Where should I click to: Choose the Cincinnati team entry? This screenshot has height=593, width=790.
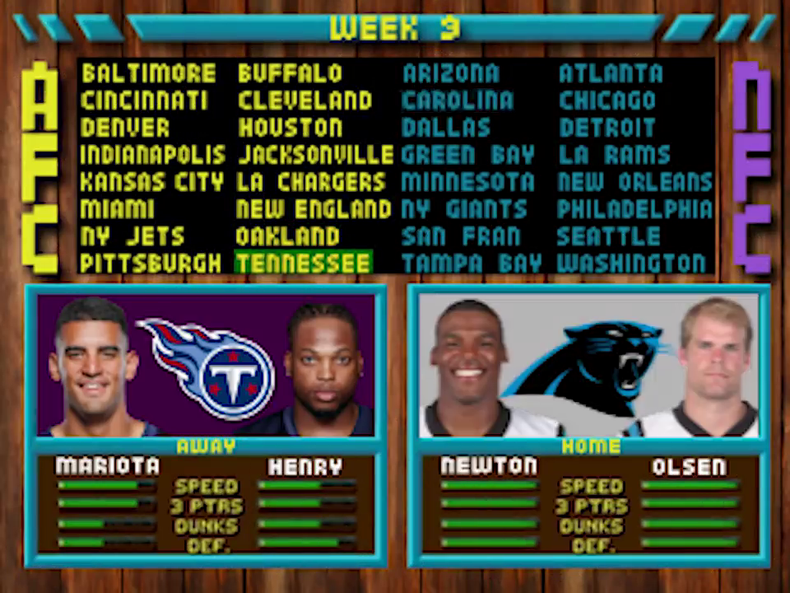click(144, 101)
